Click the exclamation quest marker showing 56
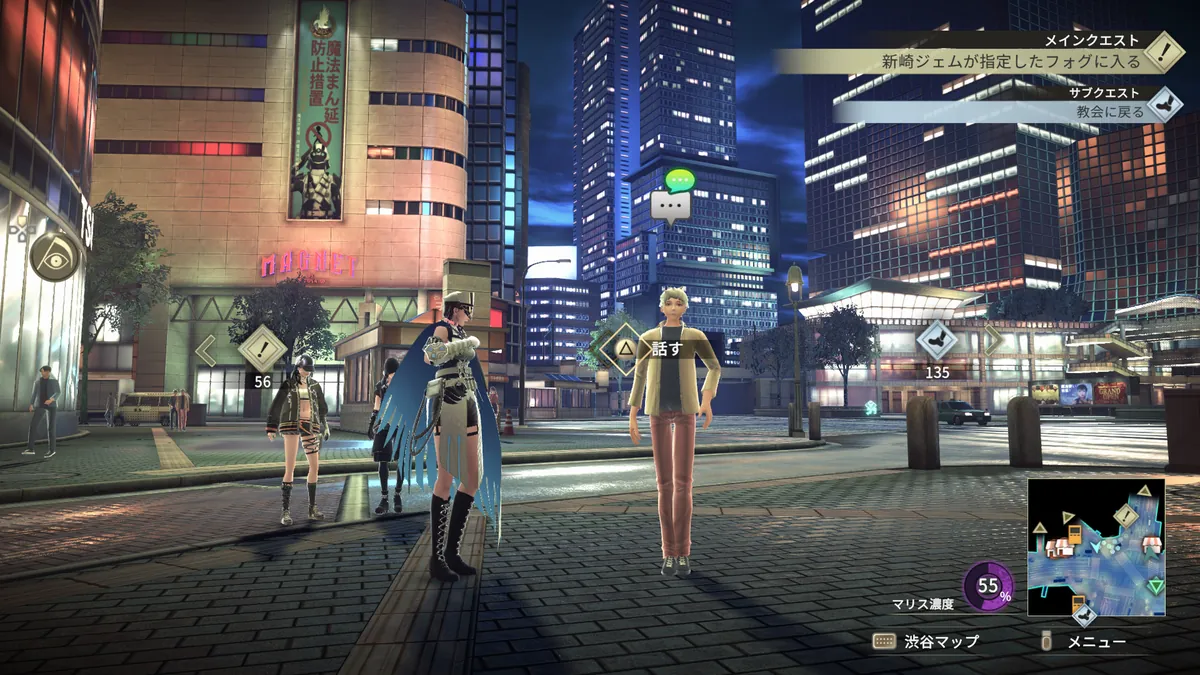The image size is (1200, 675). tap(263, 350)
